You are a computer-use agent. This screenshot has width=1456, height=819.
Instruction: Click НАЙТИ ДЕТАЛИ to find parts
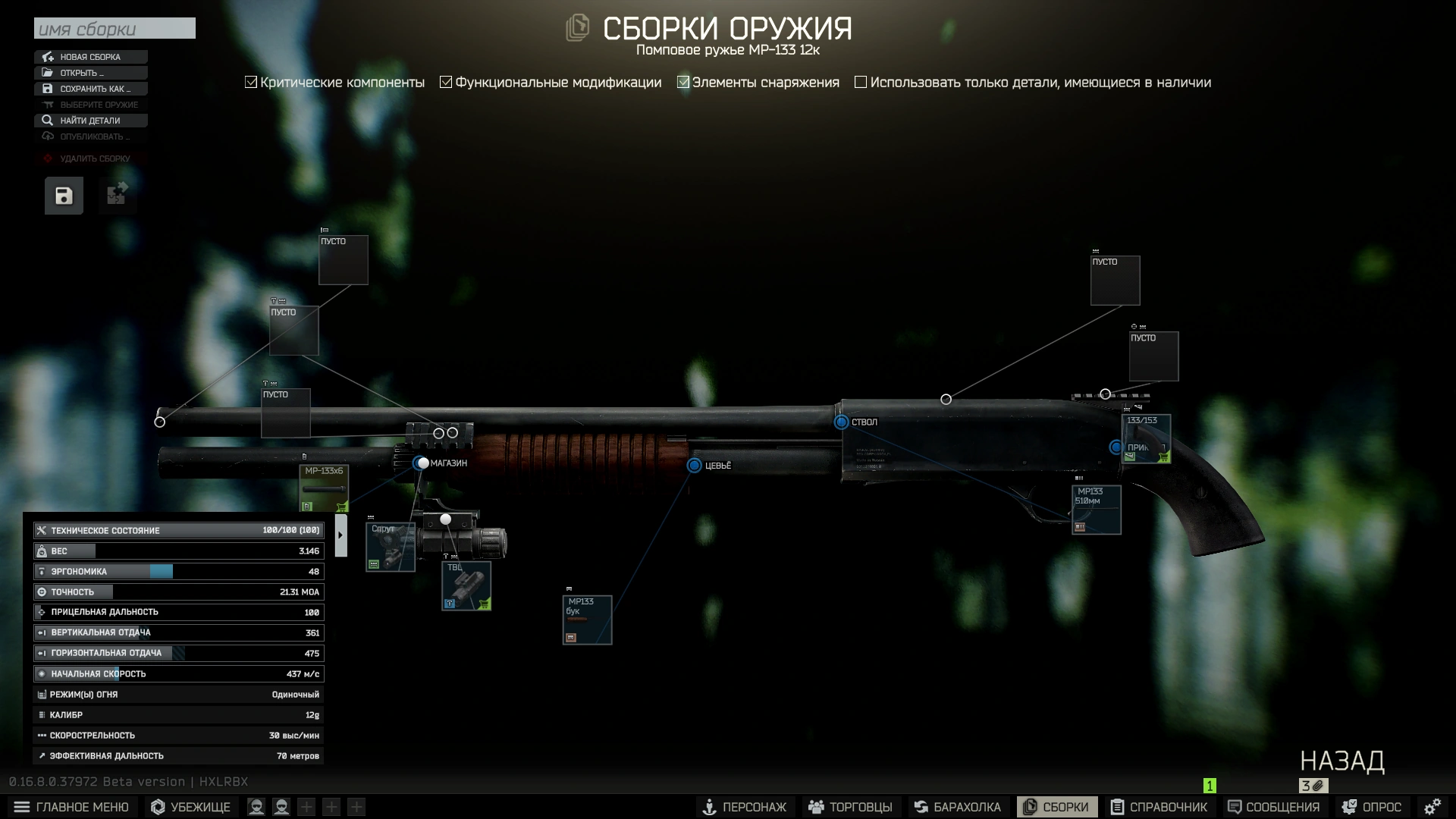point(90,121)
